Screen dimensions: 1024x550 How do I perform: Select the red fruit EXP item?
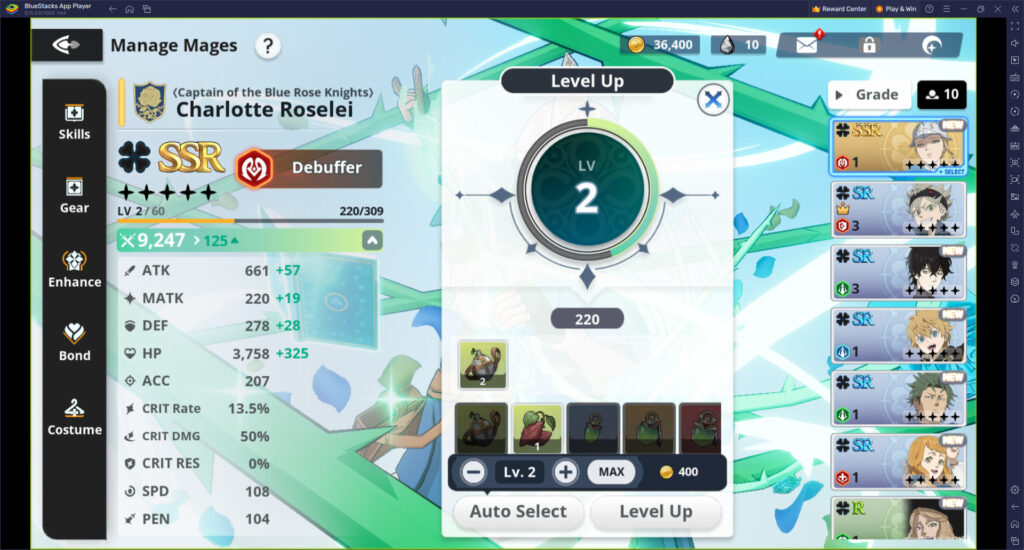point(538,428)
